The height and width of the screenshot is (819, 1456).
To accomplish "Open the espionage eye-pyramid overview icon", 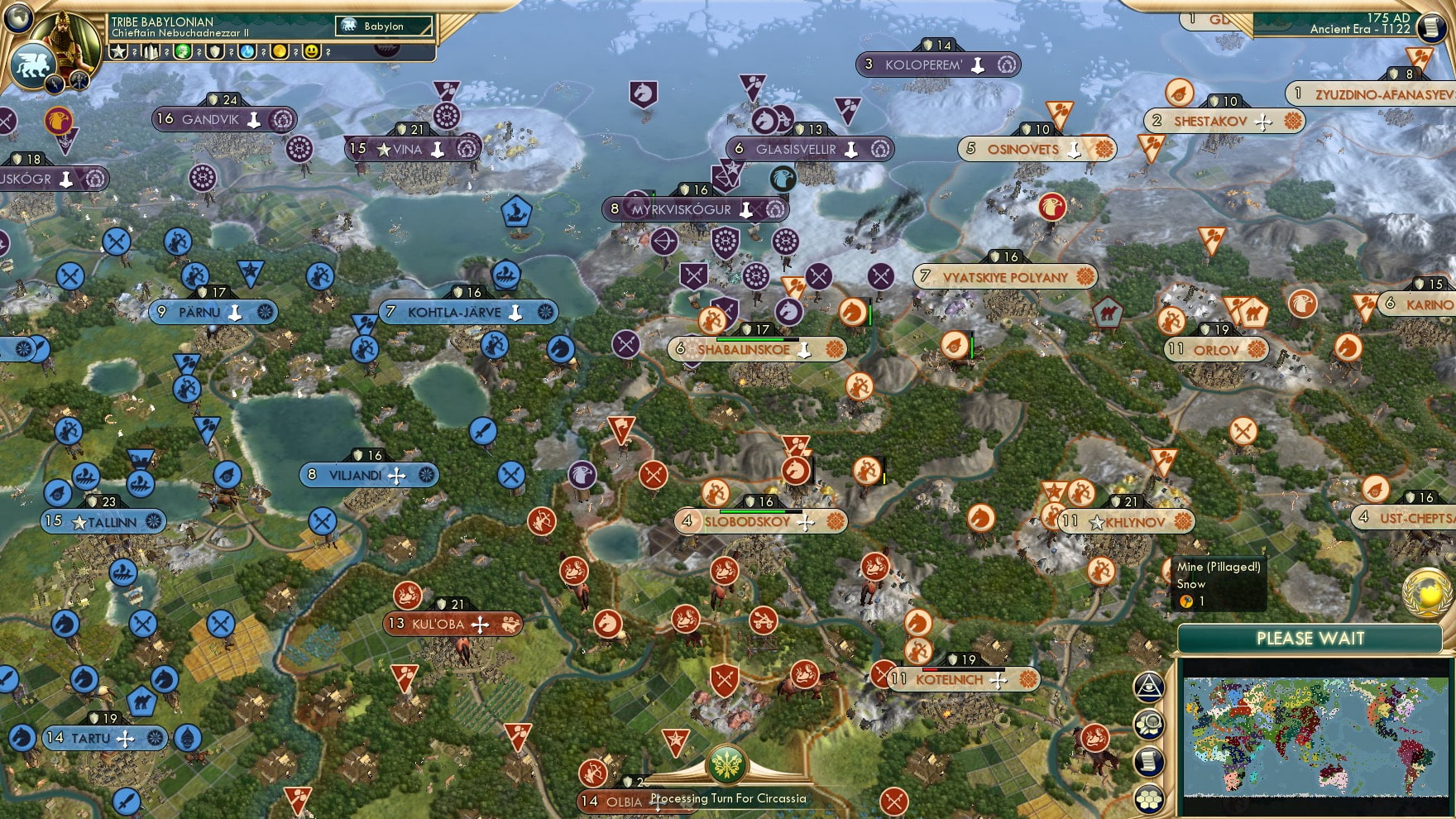I will point(1148,688).
